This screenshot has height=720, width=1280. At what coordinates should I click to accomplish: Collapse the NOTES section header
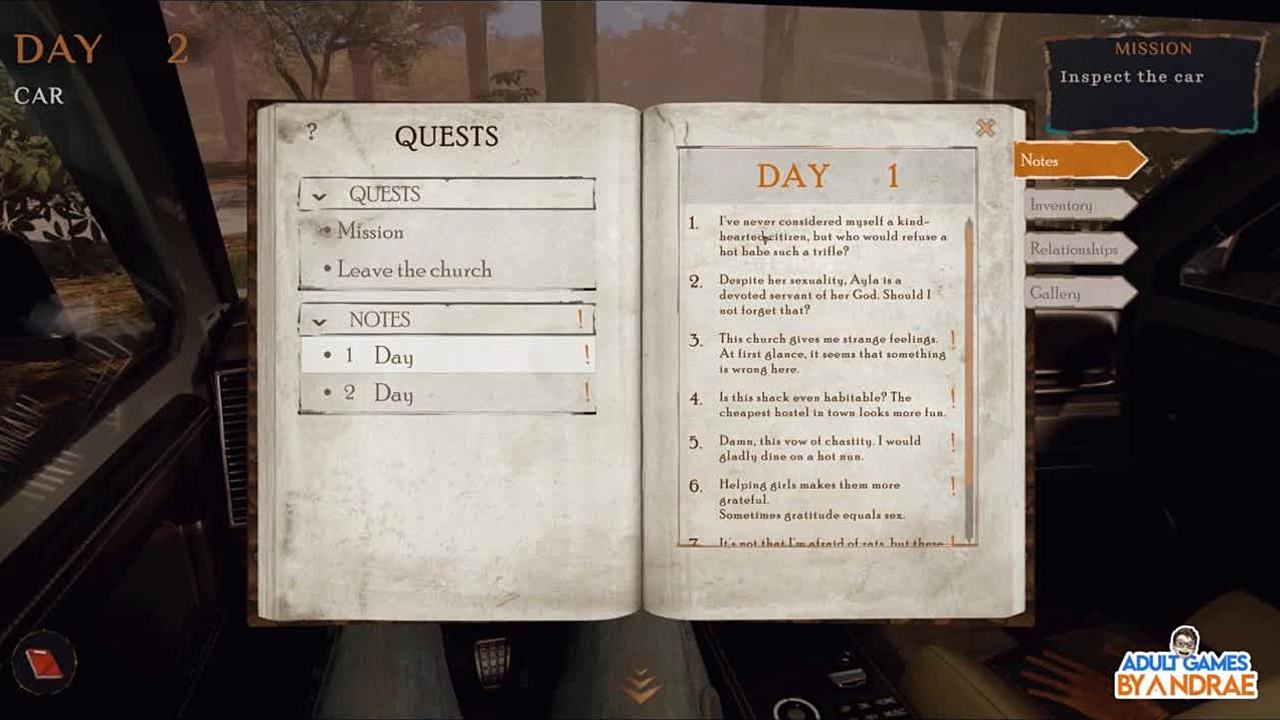(x=320, y=321)
